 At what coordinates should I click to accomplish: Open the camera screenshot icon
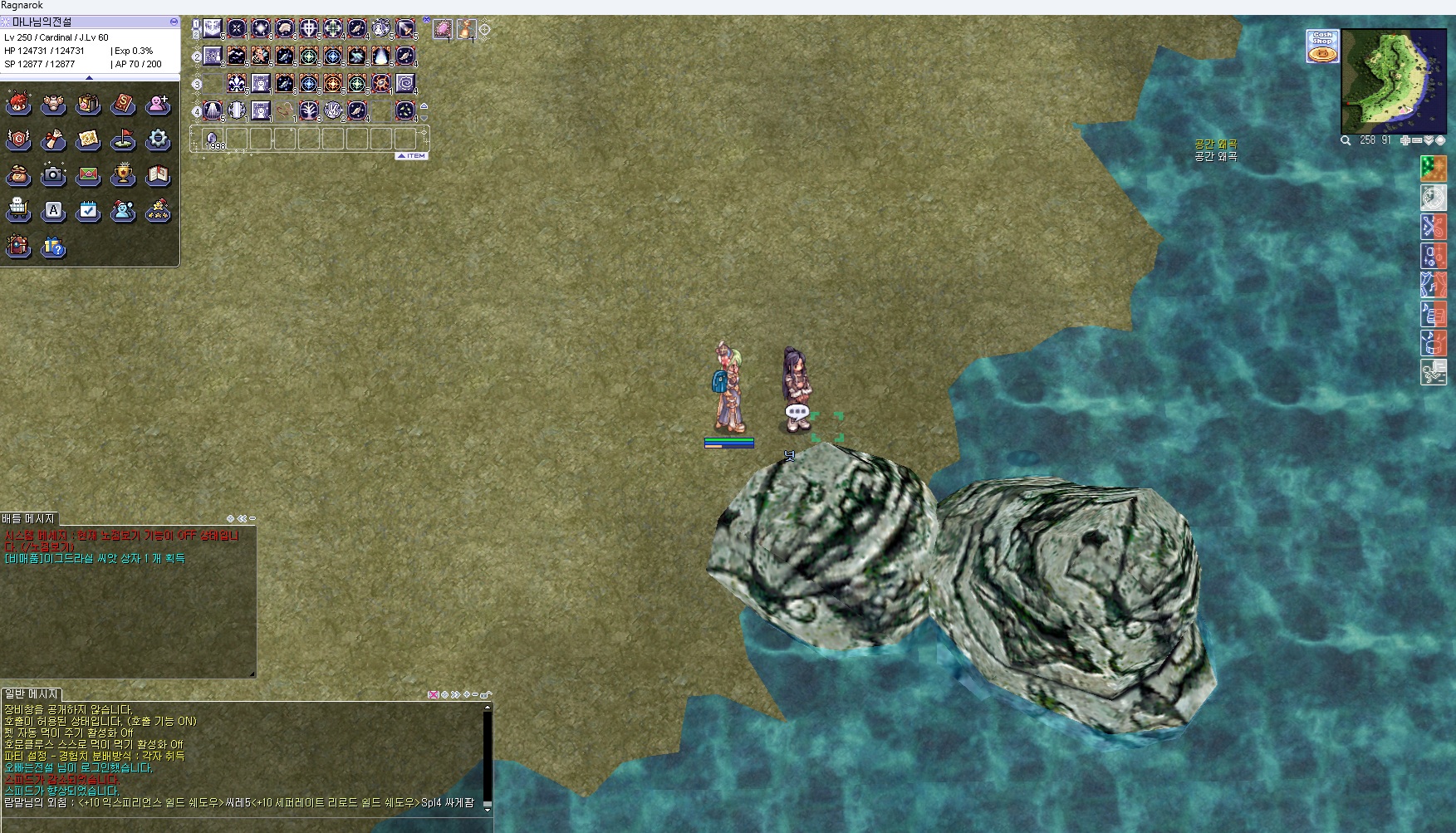tap(53, 175)
